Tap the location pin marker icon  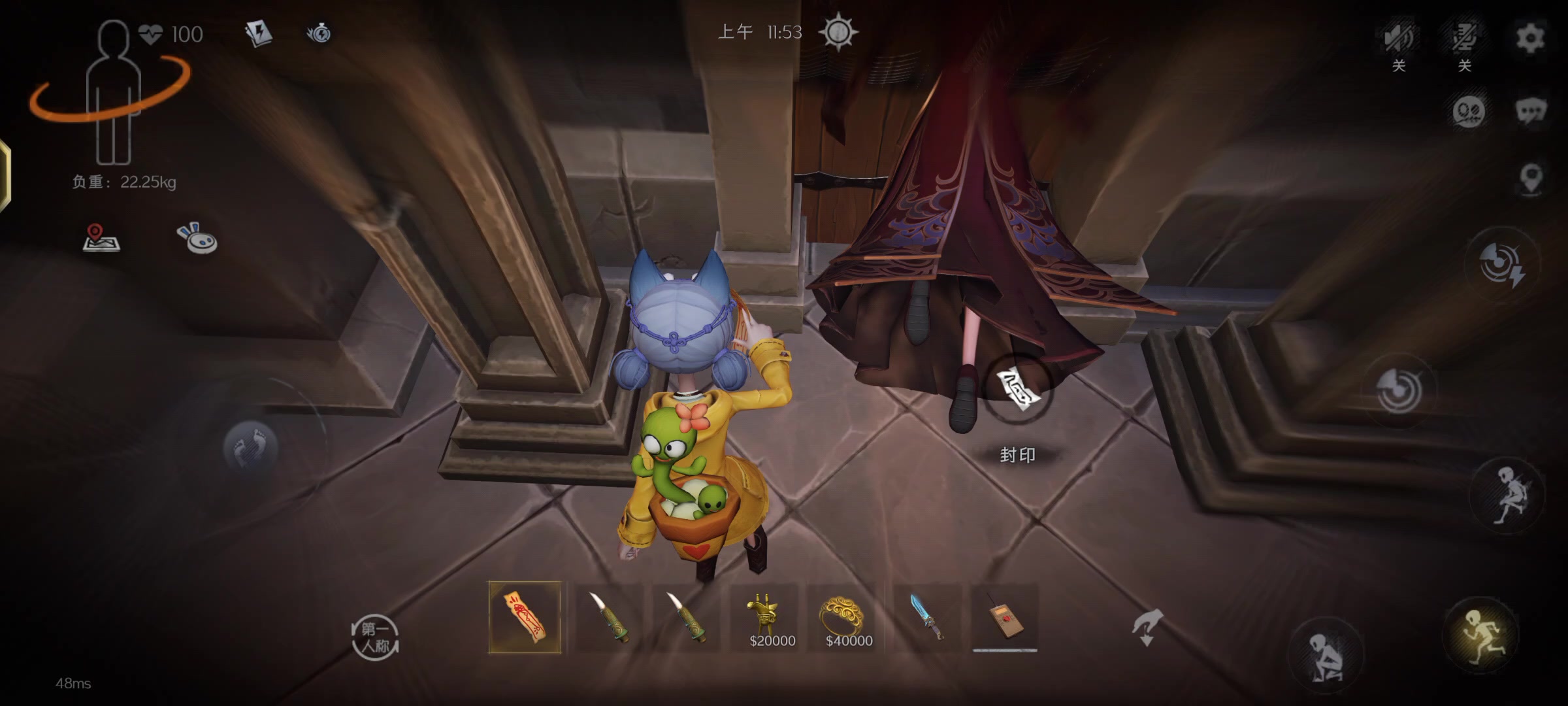[x=1531, y=178]
